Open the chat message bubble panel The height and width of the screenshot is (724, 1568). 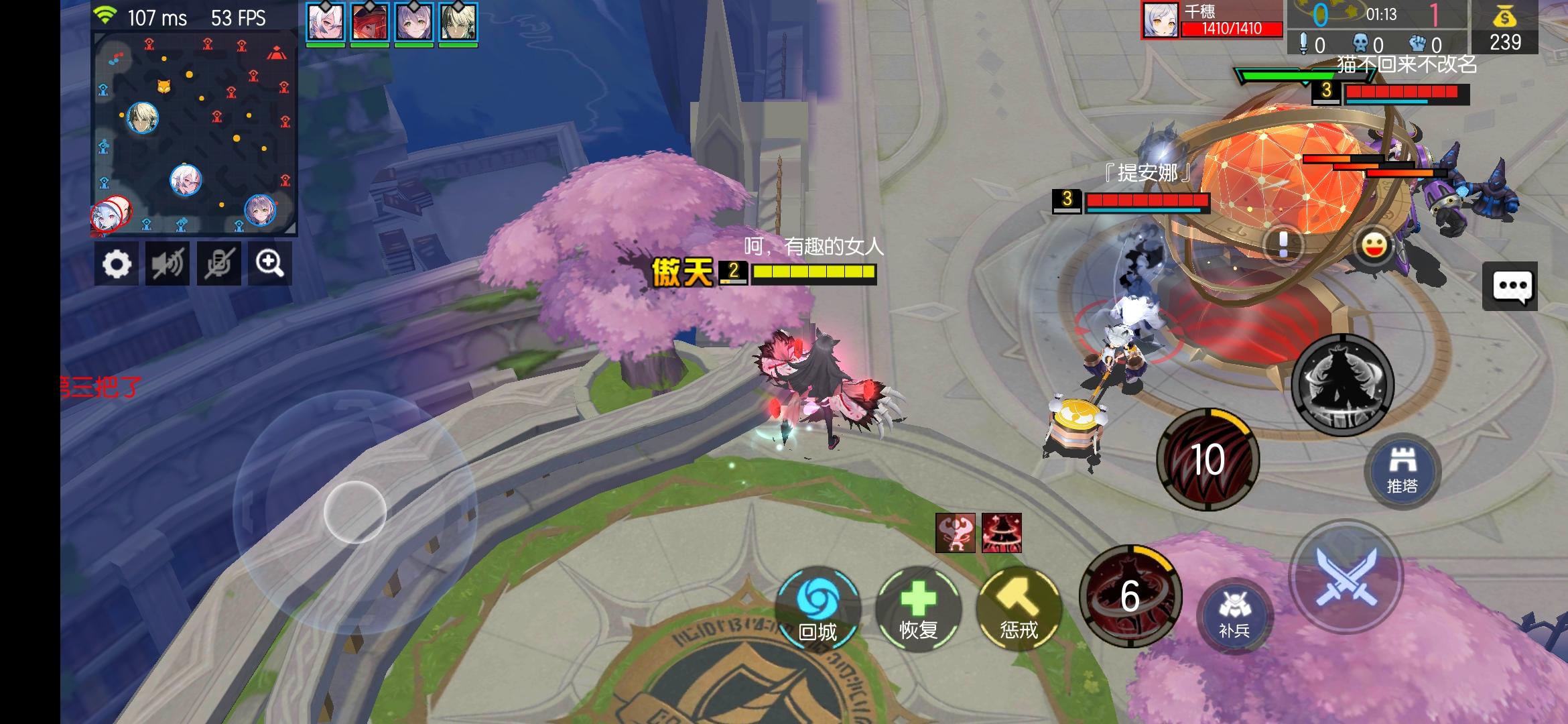[x=1512, y=285]
